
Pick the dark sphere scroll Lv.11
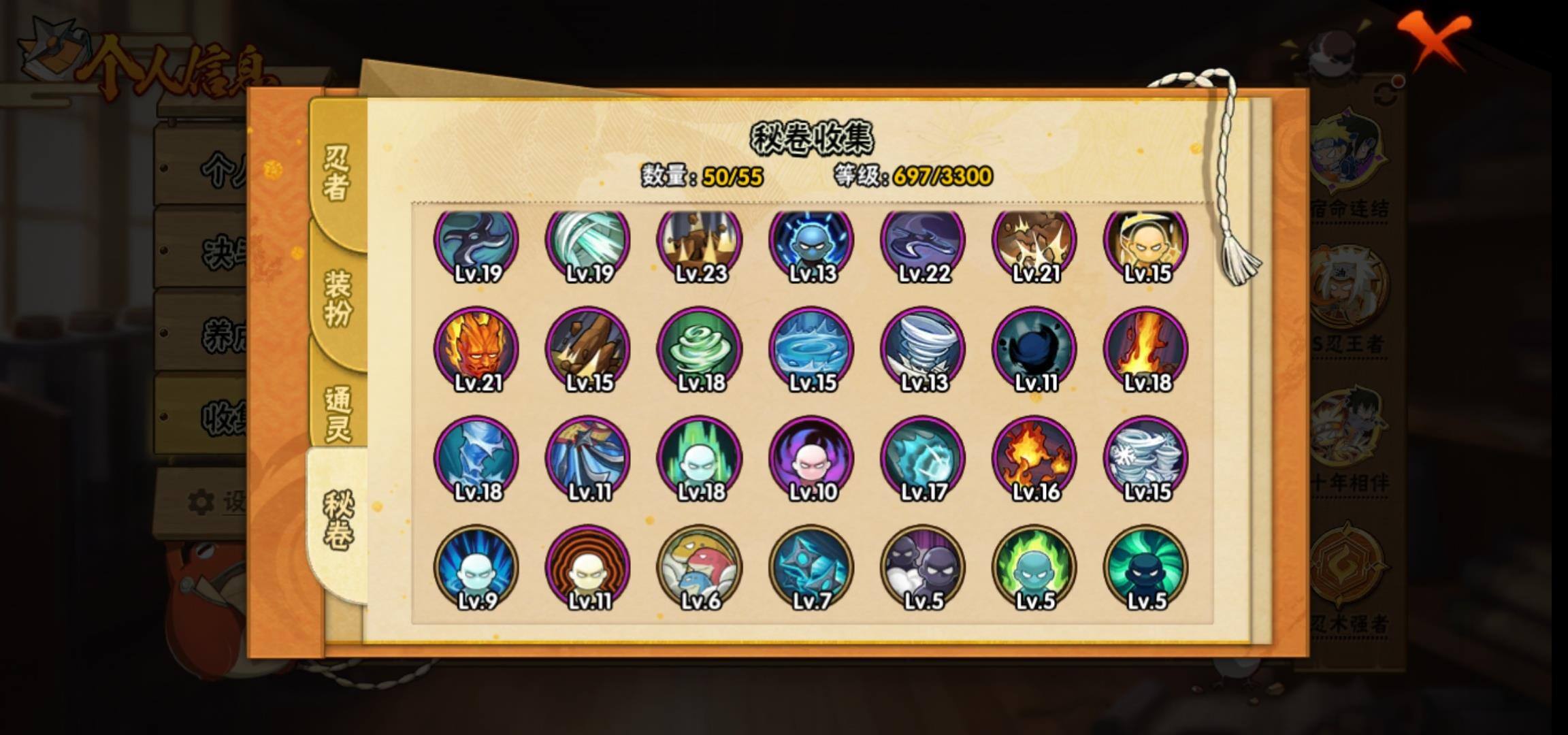pos(1034,348)
